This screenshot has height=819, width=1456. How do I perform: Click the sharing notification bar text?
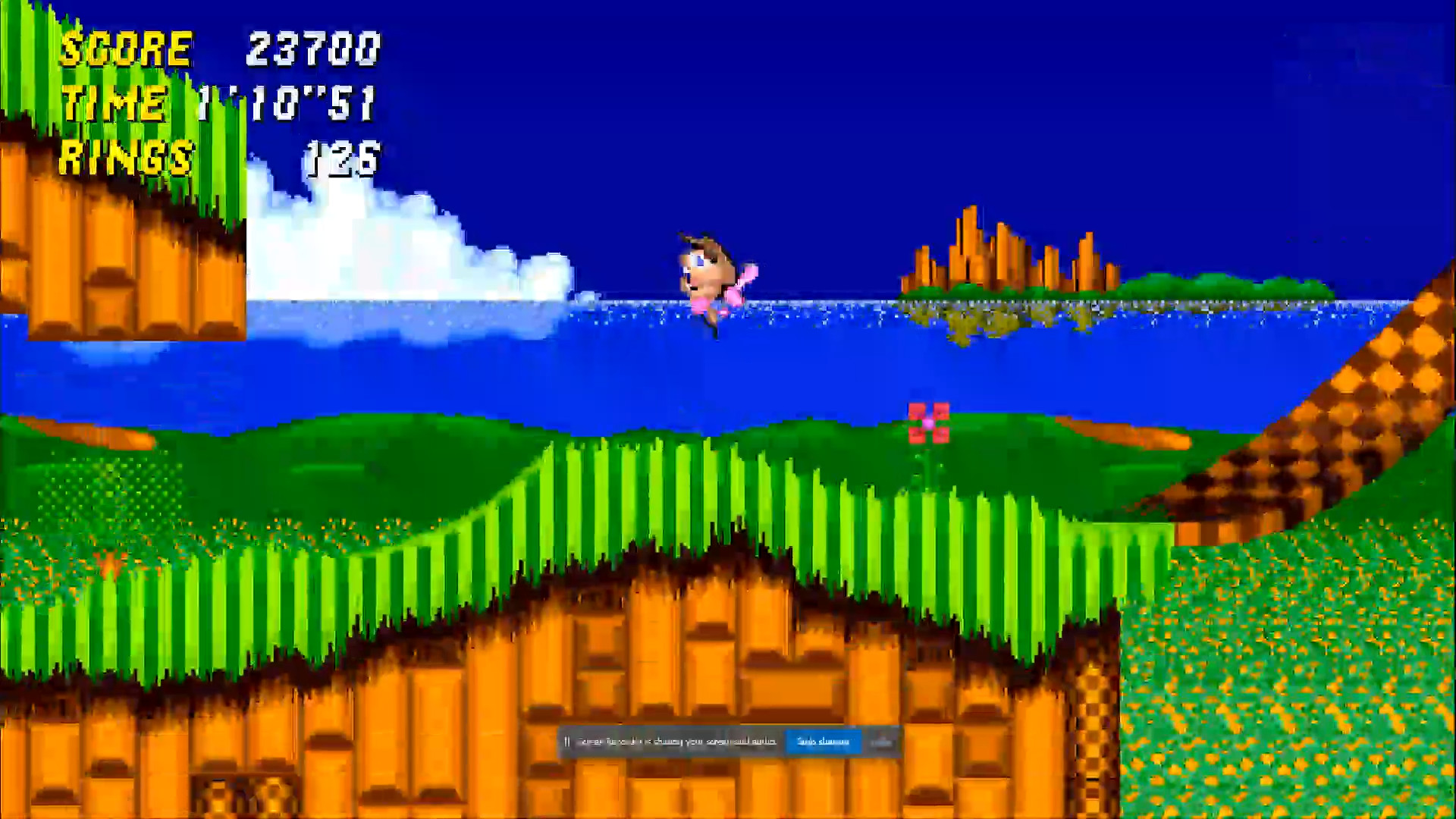(675, 742)
